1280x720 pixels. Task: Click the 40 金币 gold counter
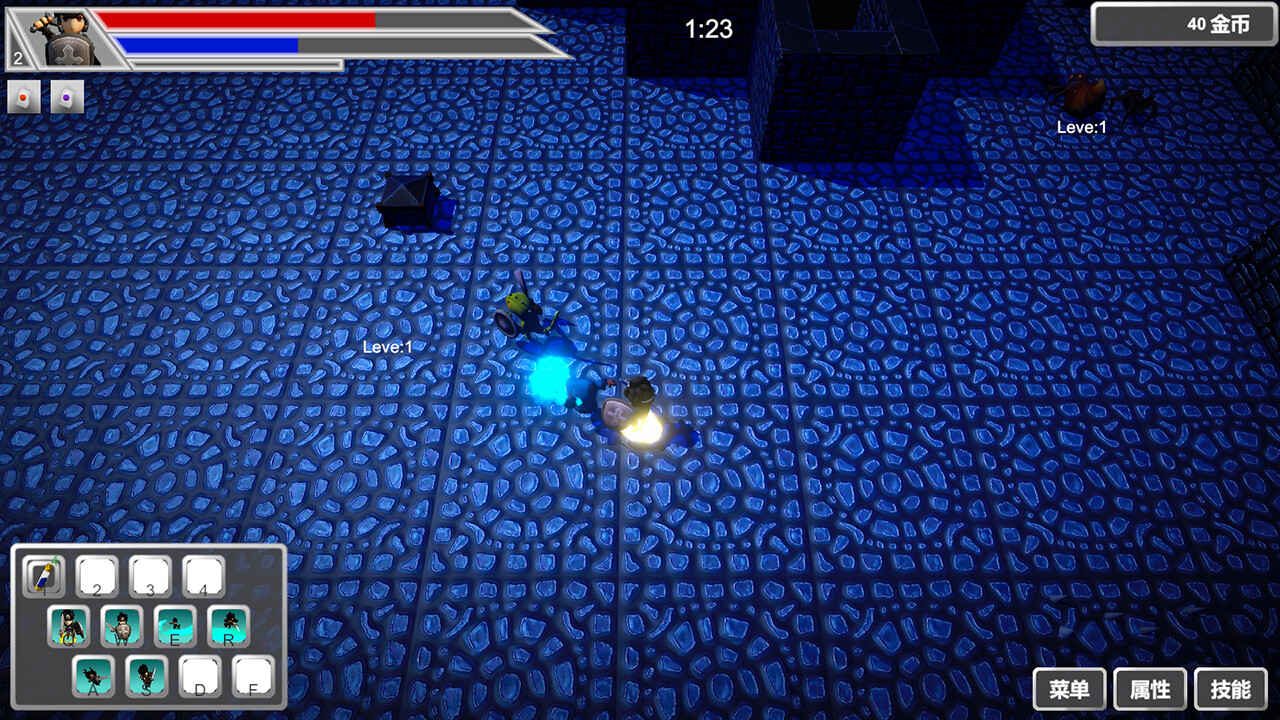click(1184, 24)
